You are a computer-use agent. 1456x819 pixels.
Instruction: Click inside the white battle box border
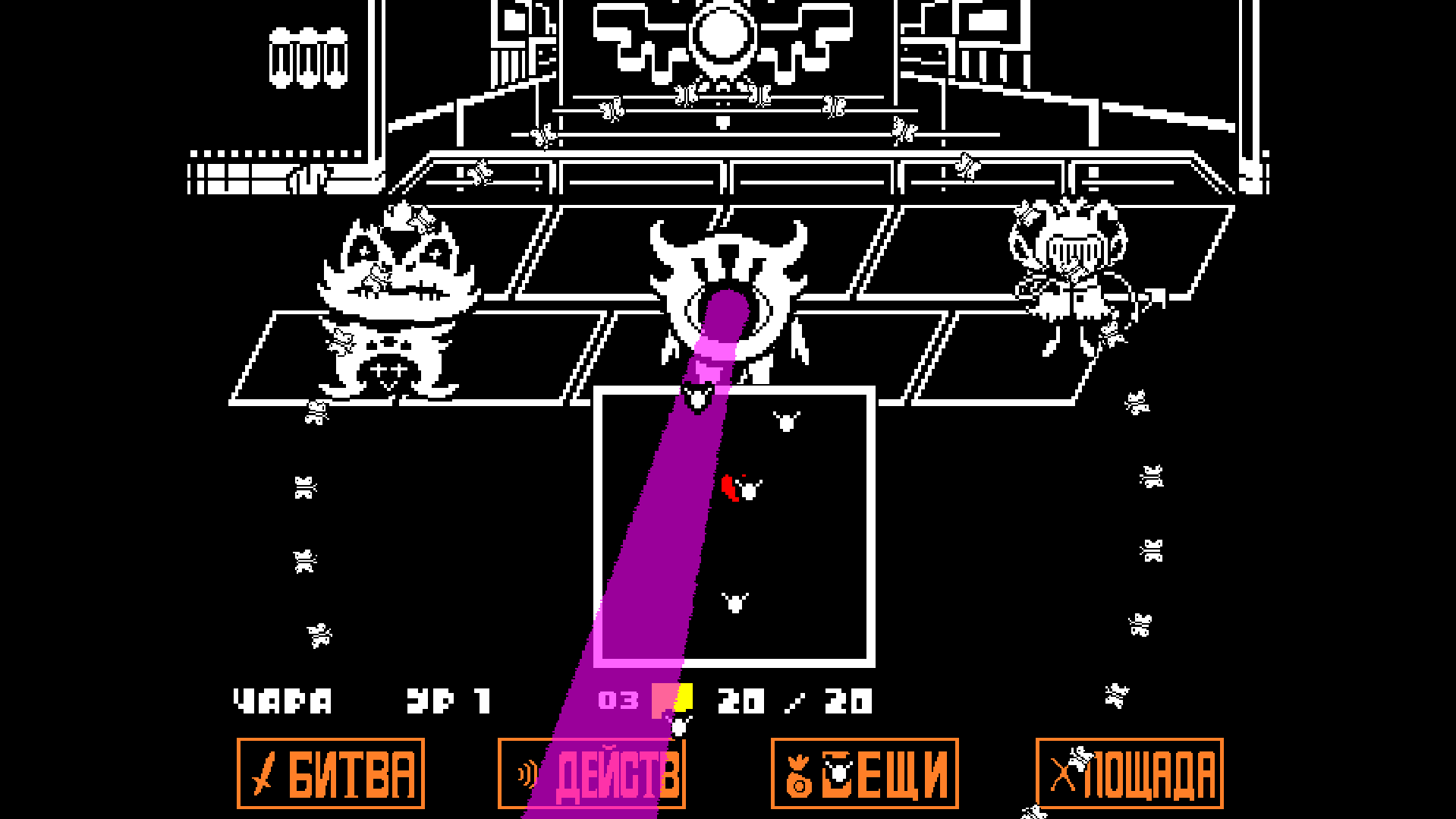[x=804, y=531]
